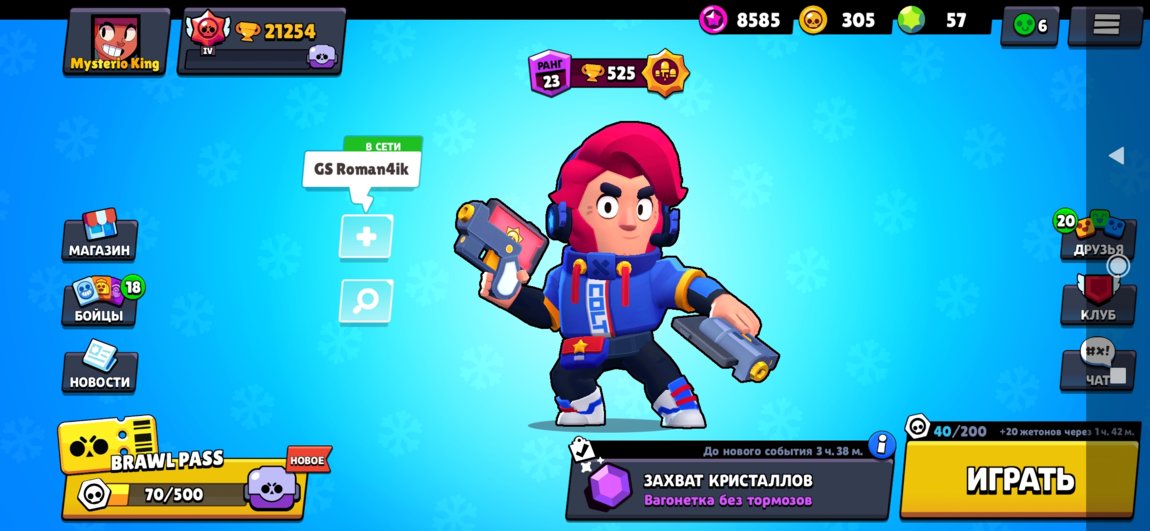The width and height of the screenshot is (1150, 531).
Task: Invite a teammate with the plus button
Action: pos(366,237)
